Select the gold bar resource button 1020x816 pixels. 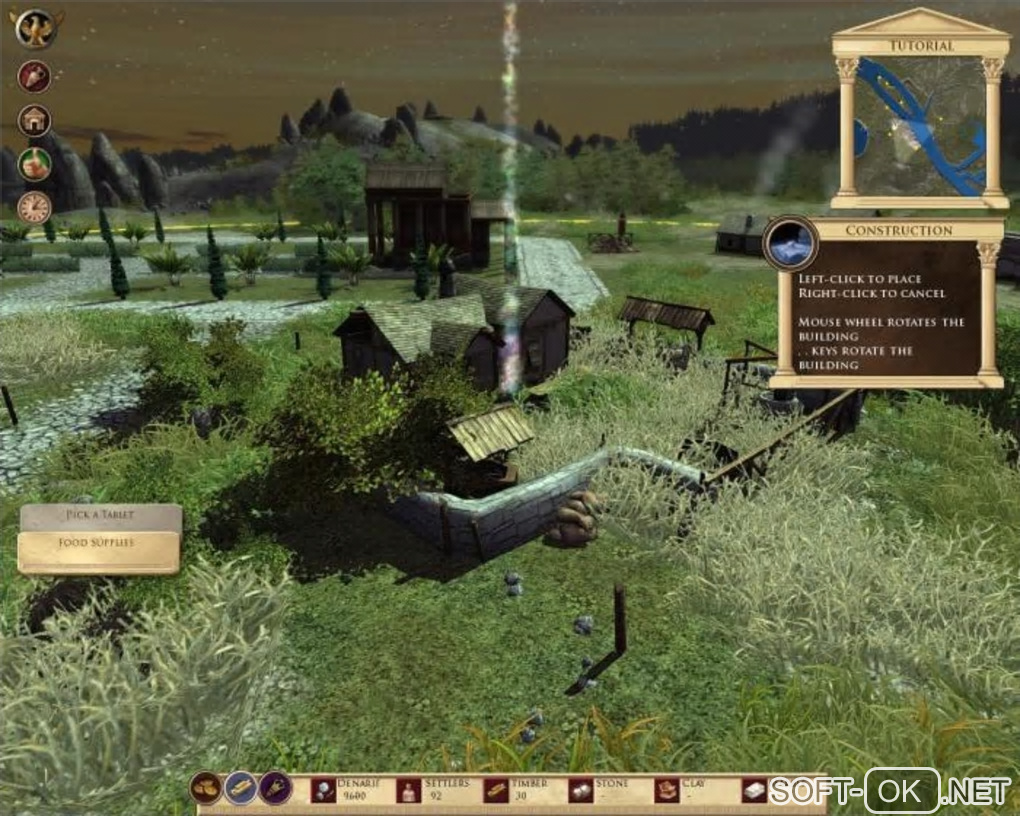[x=240, y=788]
